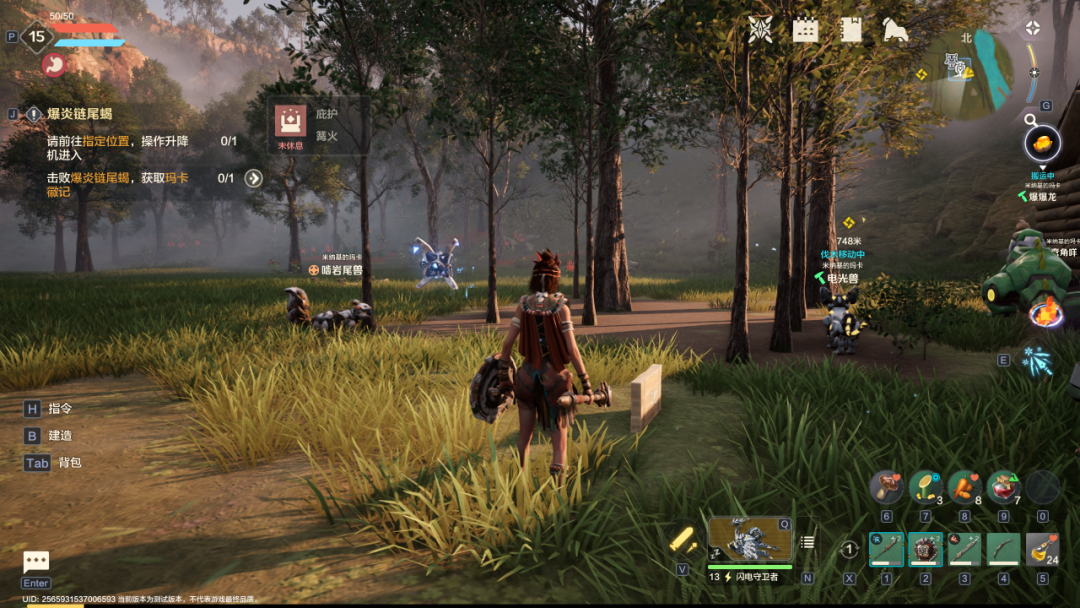Select the 未休息 rest status icon
This screenshot has height=608, width=1080.
coord(291,123)
